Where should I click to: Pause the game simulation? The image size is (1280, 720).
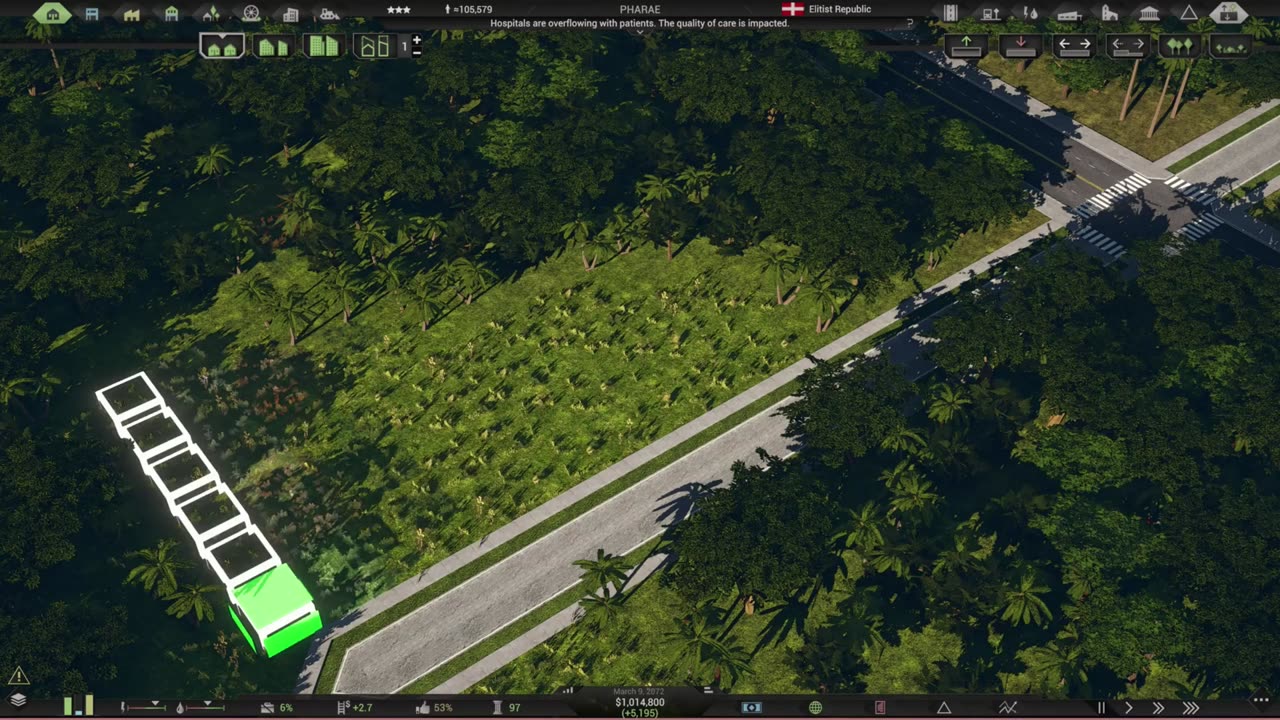1101,708
